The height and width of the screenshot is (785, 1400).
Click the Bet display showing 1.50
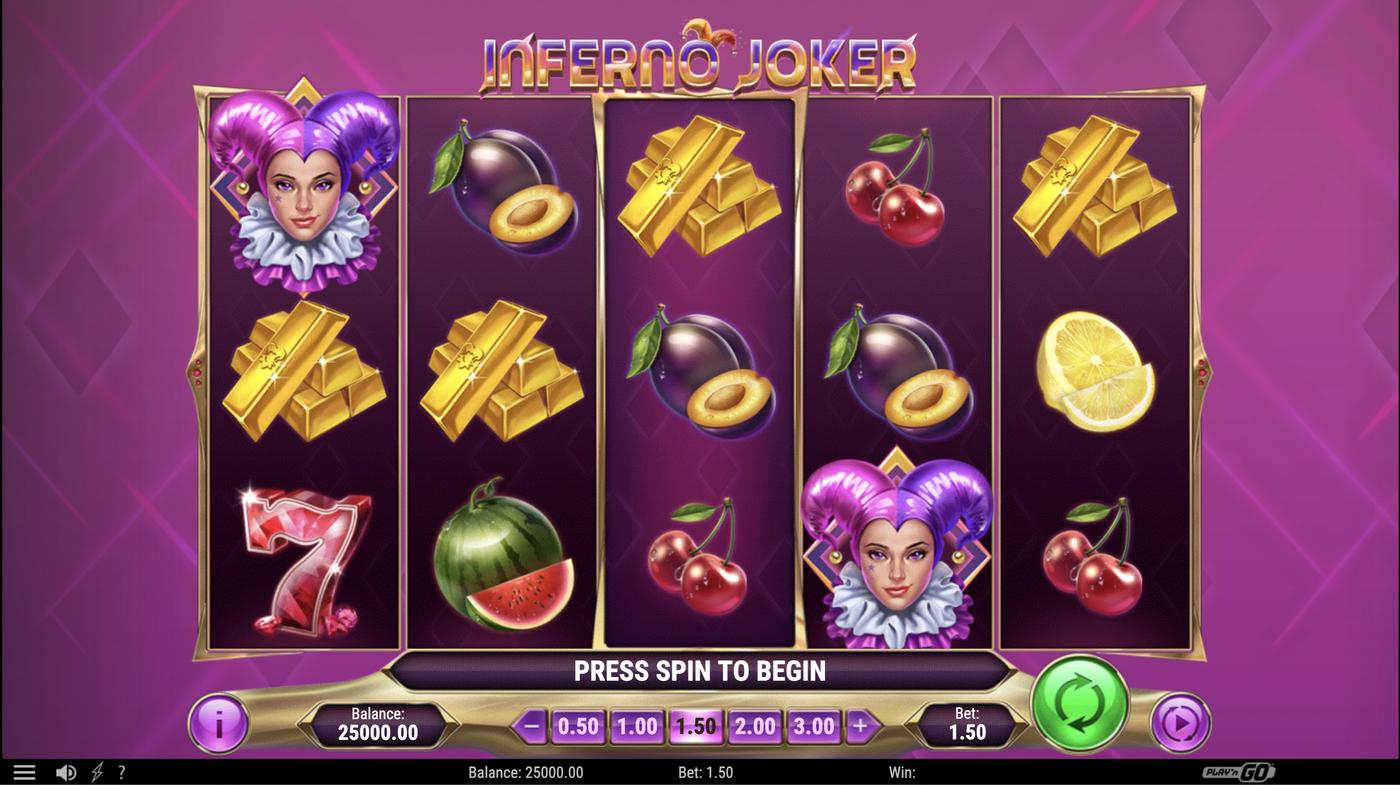pos(967,723)
